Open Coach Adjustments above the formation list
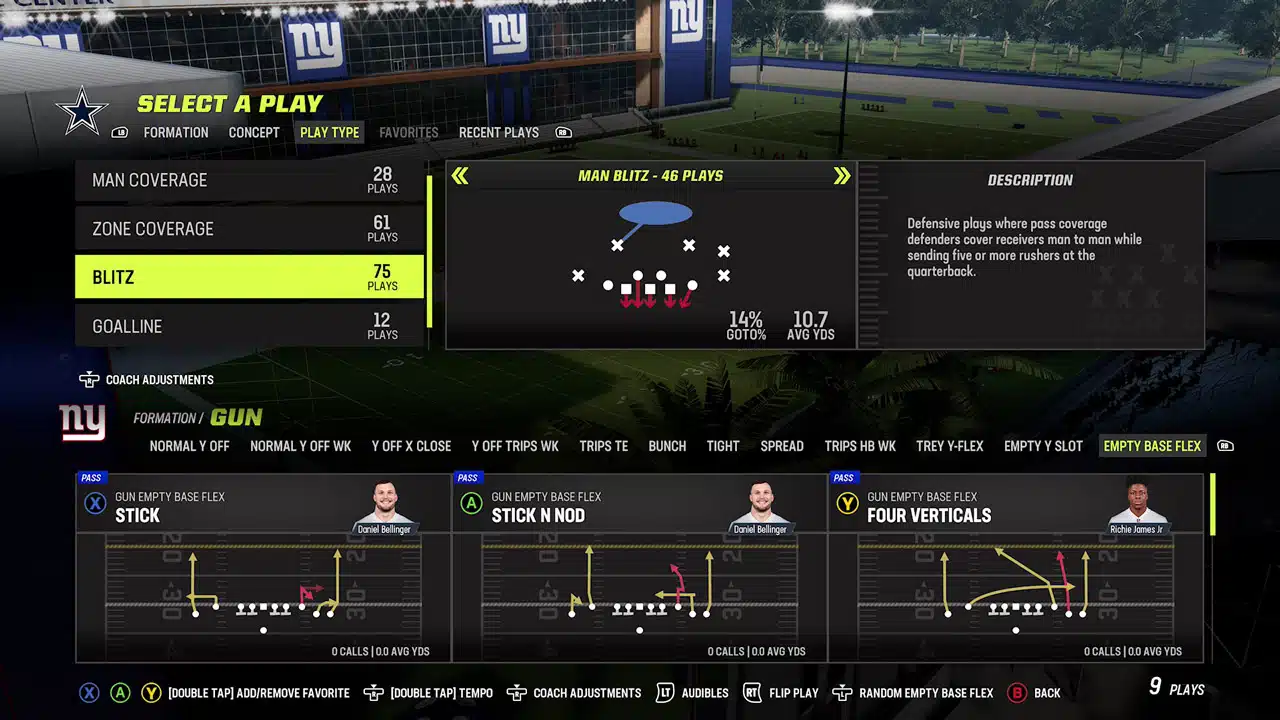The width and height of the screenshot is (1280, 720). (x=147, y=380)
